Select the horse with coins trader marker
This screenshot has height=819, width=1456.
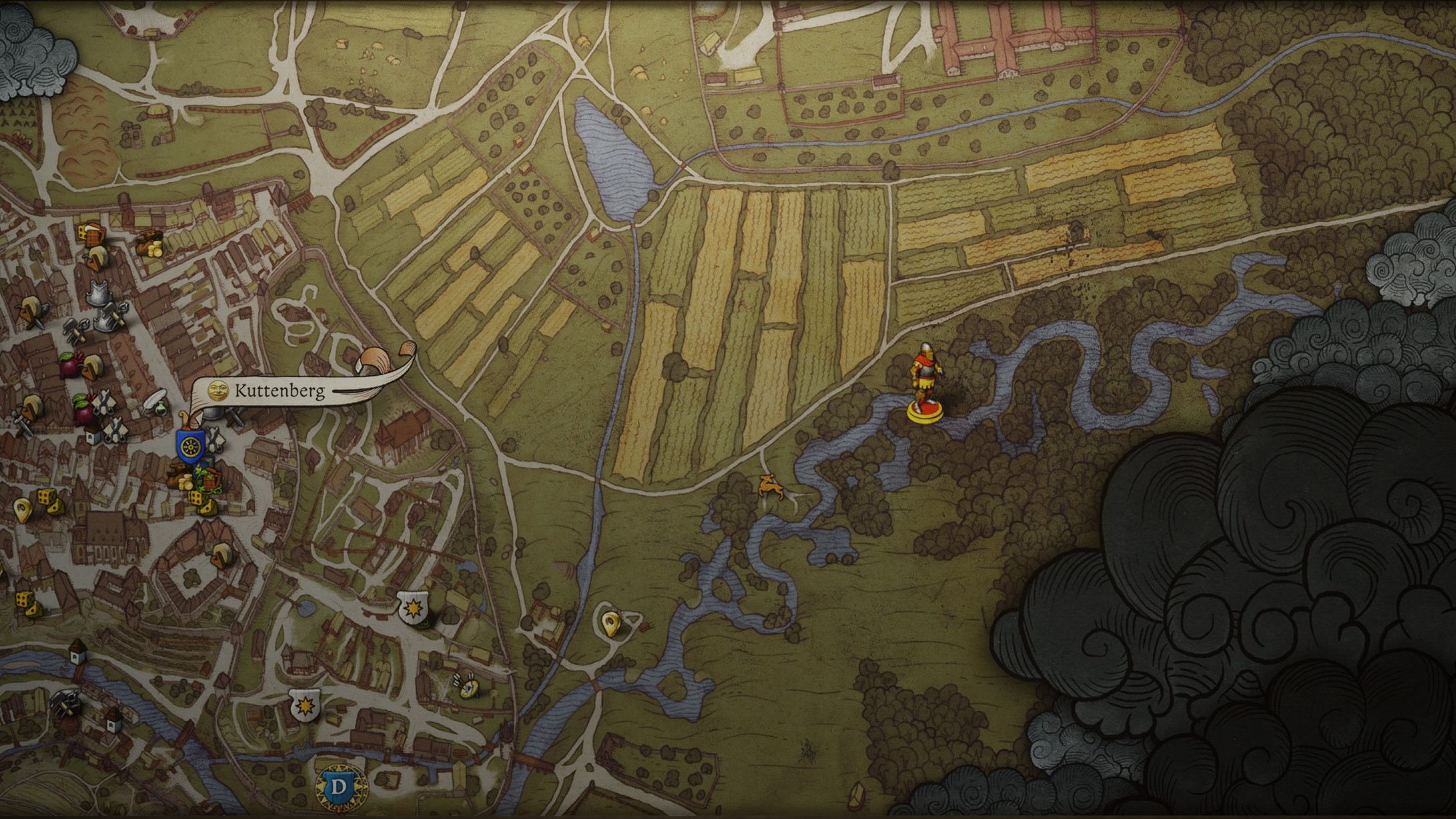click(149, 243)
